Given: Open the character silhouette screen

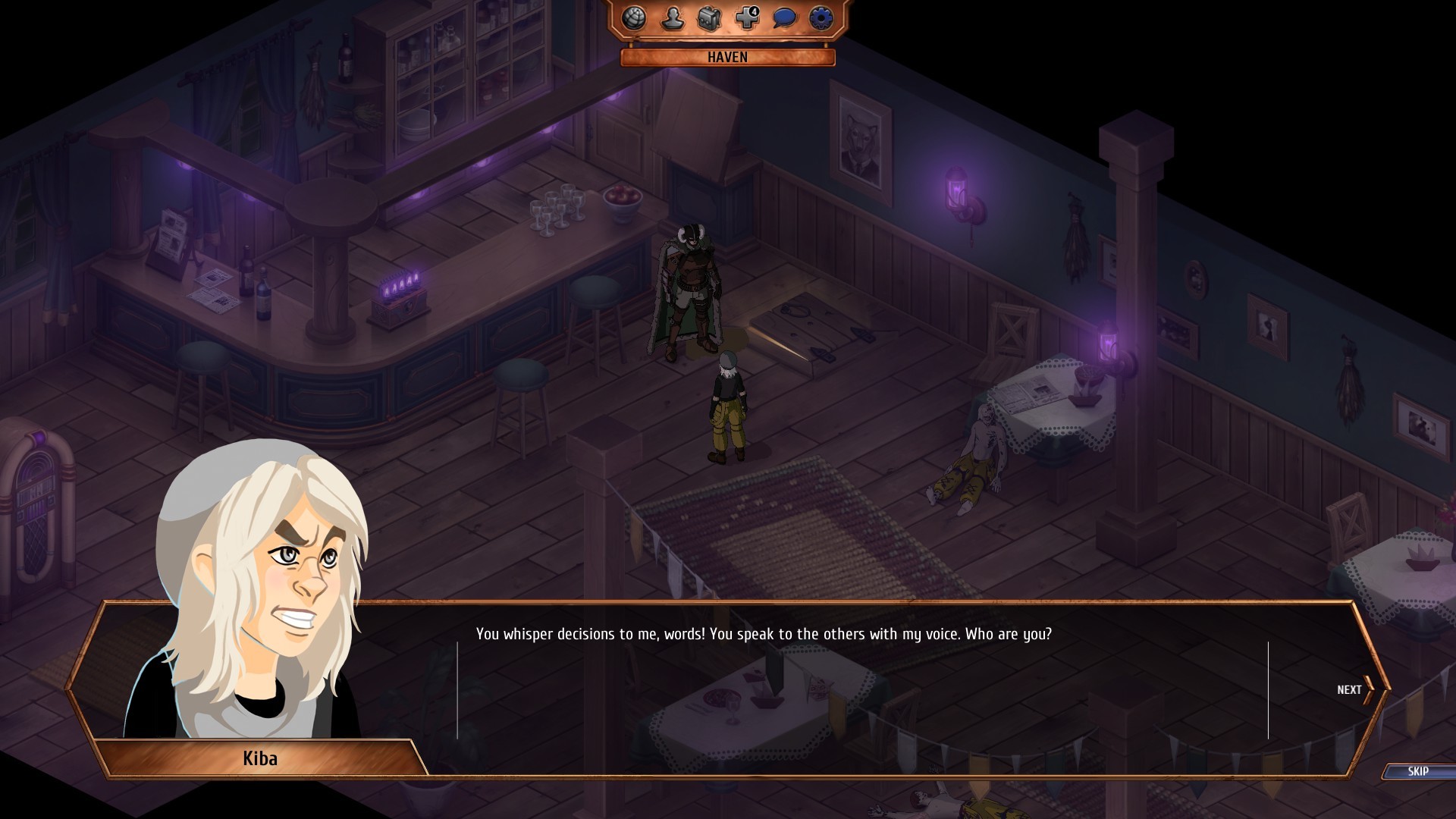Looking at the screenshot, I should point(672,18).
